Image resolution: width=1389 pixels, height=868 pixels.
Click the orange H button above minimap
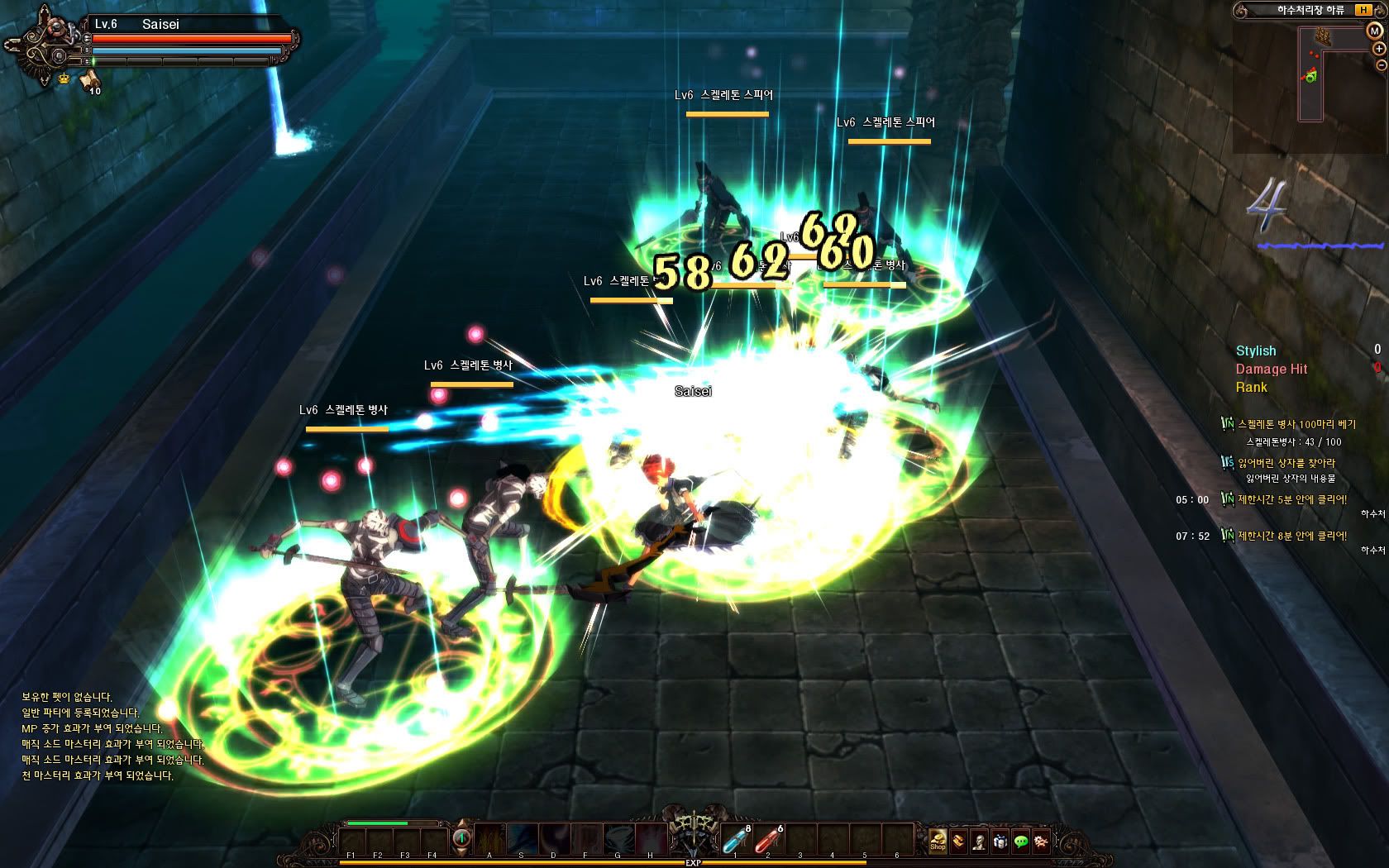point(1363,11)
